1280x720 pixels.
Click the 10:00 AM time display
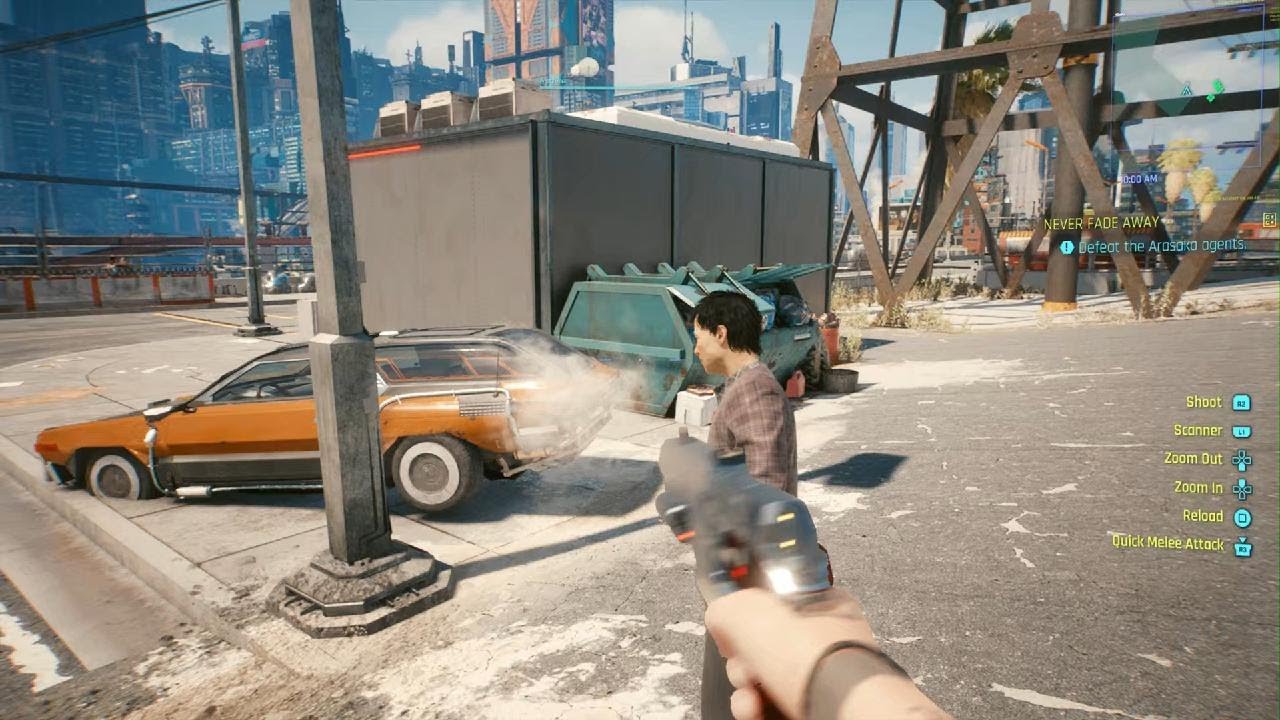coord(1137,179)
